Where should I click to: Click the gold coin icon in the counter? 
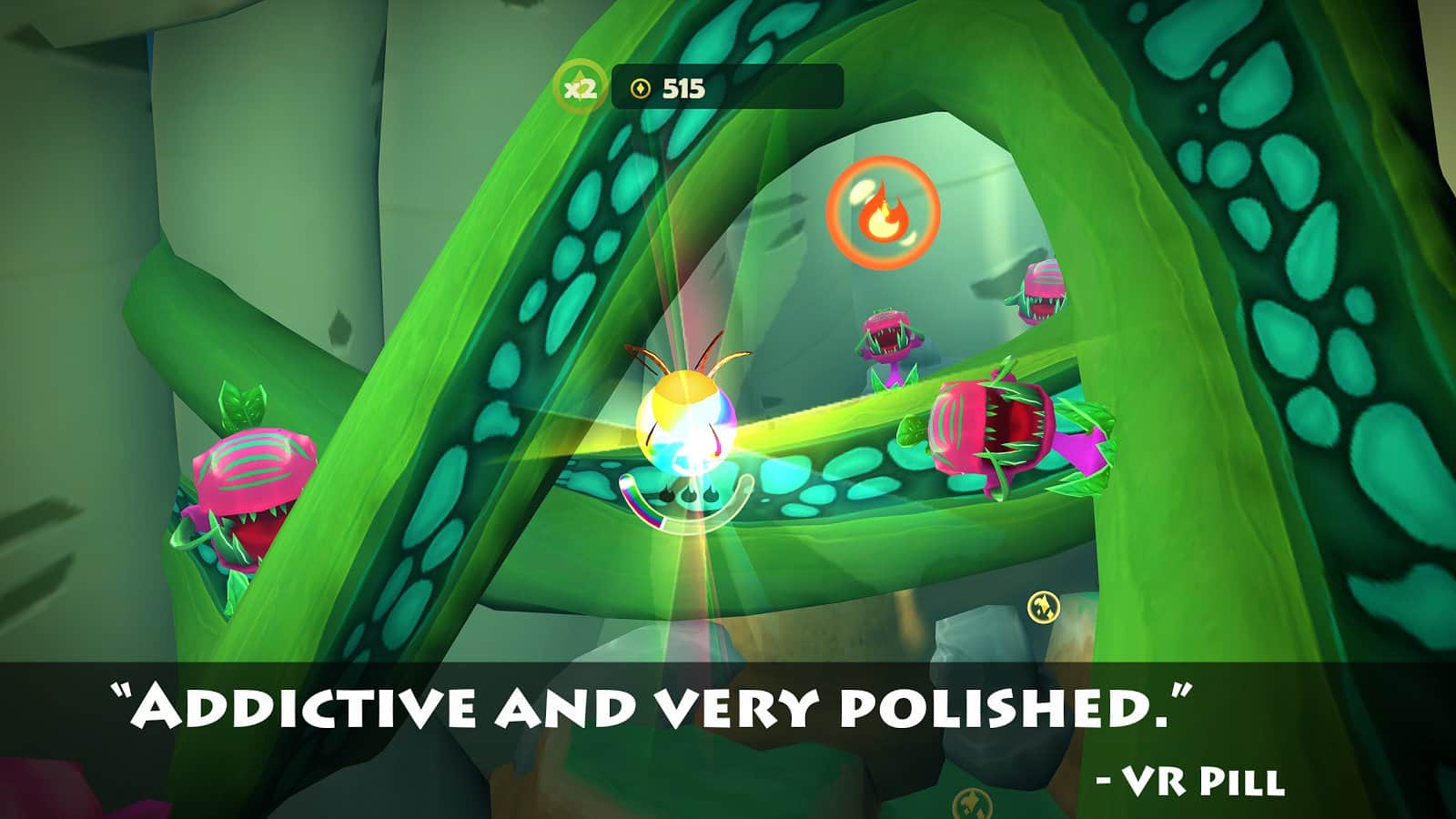point(642,88)
